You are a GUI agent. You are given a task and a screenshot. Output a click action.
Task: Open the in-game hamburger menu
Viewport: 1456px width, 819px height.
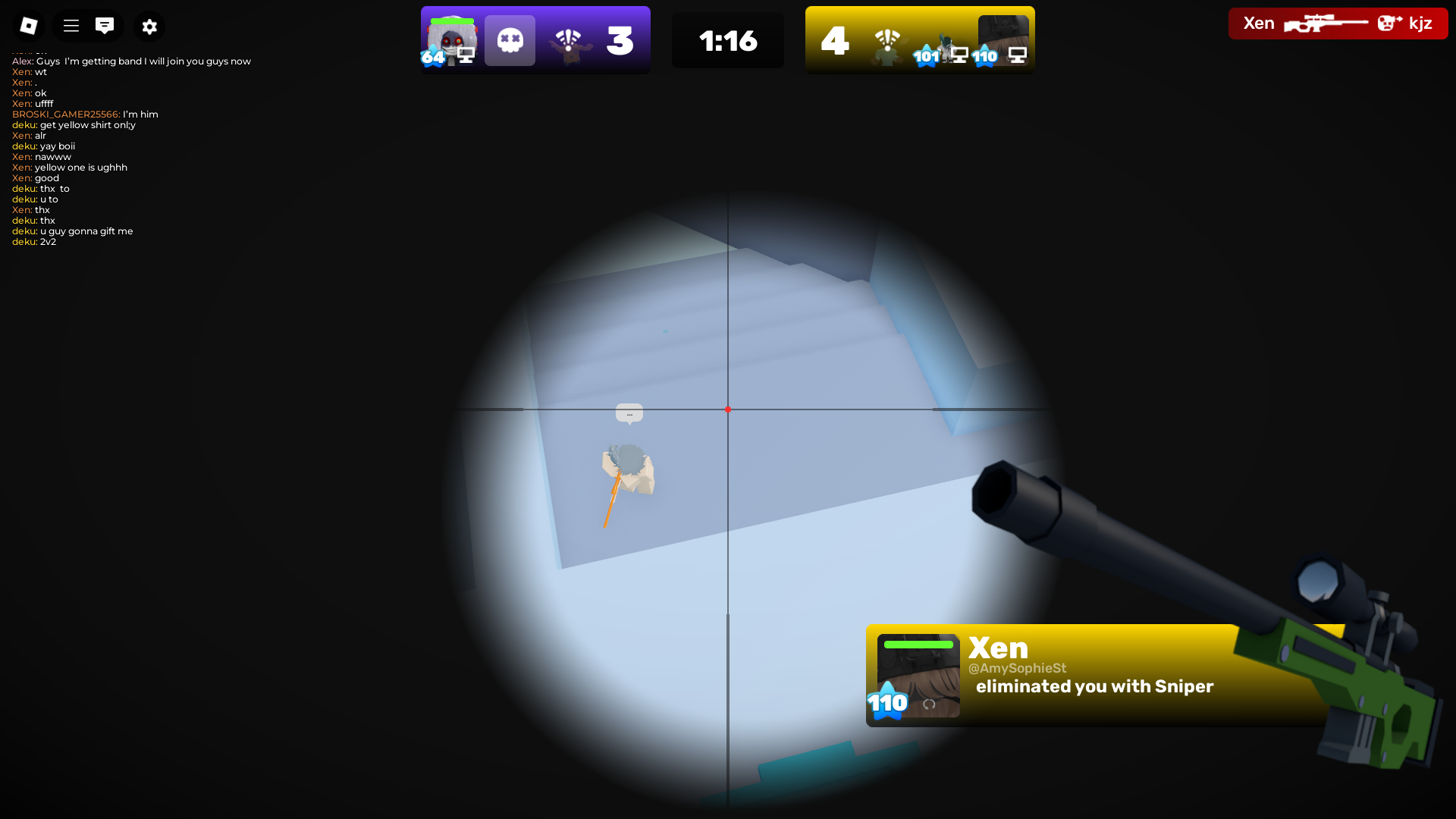point(70,25)
